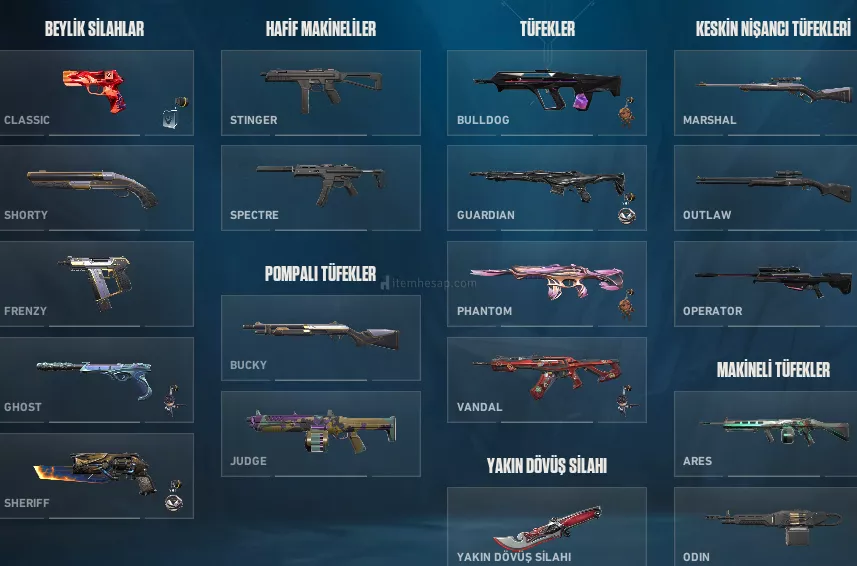Open the Stinger SMG tile
This screenshot has width=857, height=566.
tap(320, 93)
